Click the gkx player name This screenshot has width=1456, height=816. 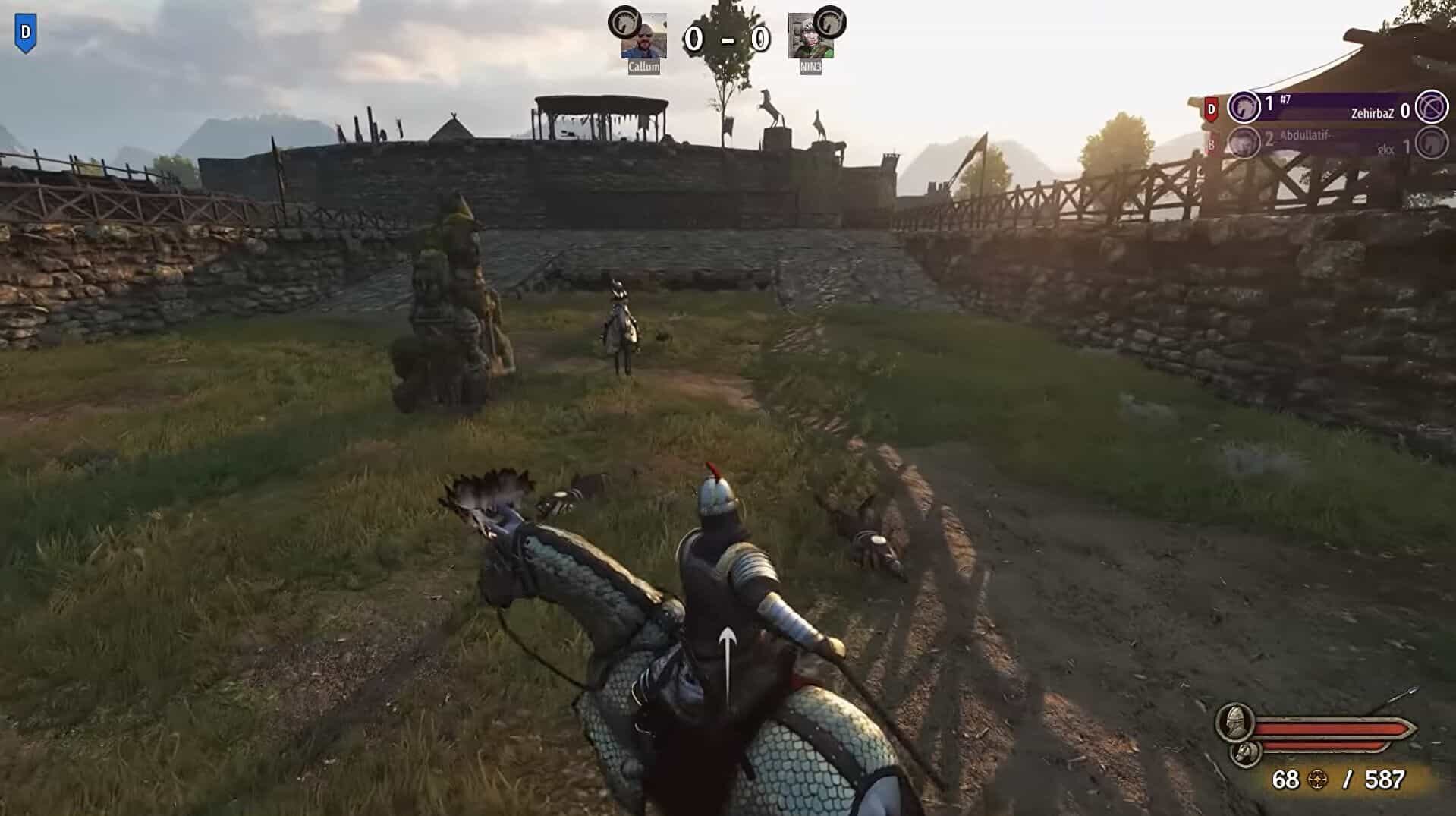1386,149
